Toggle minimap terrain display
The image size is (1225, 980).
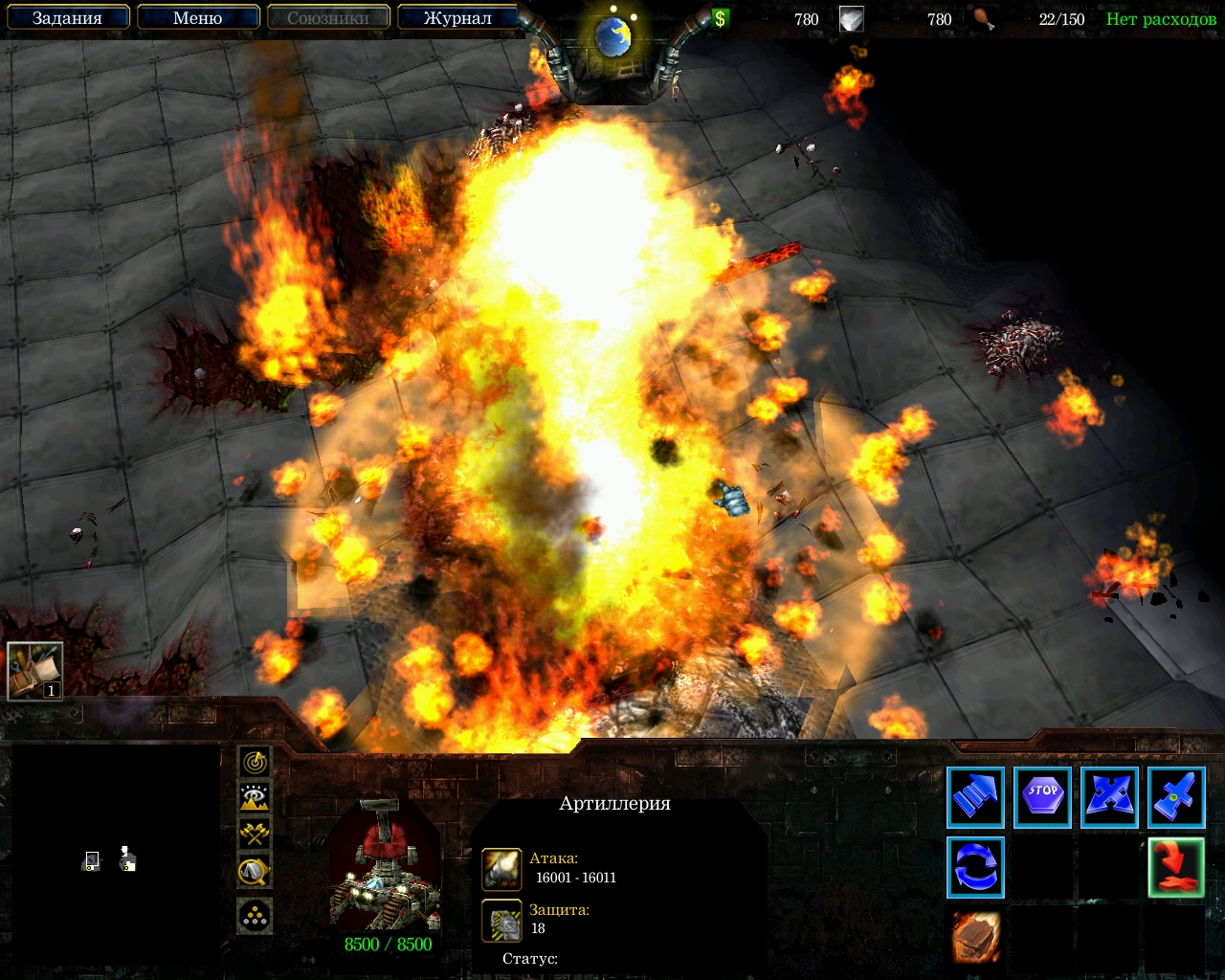(255, 797)
